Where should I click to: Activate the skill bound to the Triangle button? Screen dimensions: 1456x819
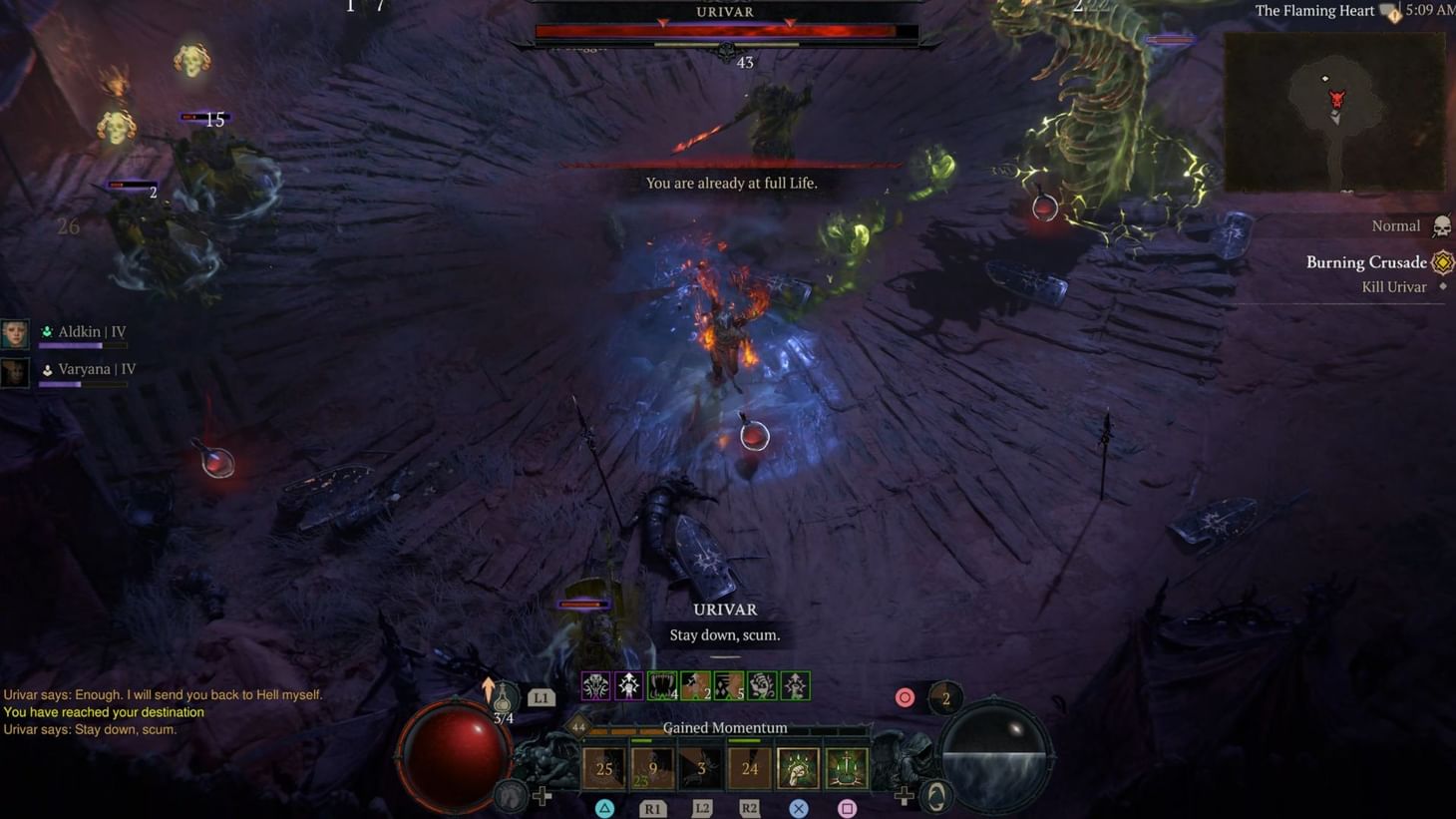[x=603, y=768]
